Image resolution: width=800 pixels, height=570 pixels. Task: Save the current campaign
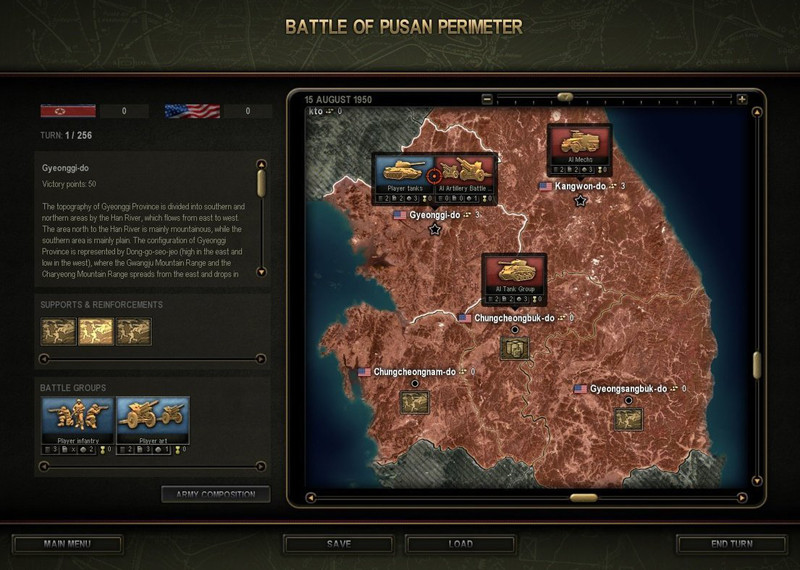tap(338, 544)
